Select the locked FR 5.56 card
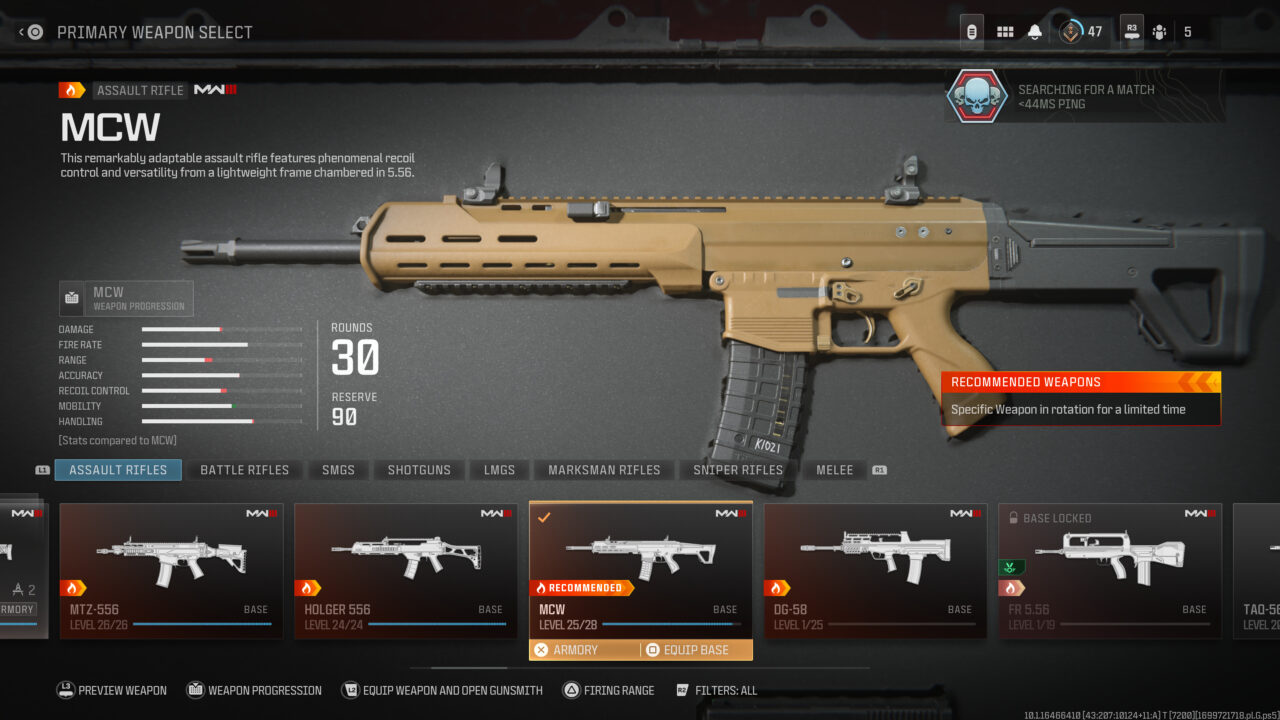Viewport: 1280px width, 720px height. 1109,570
